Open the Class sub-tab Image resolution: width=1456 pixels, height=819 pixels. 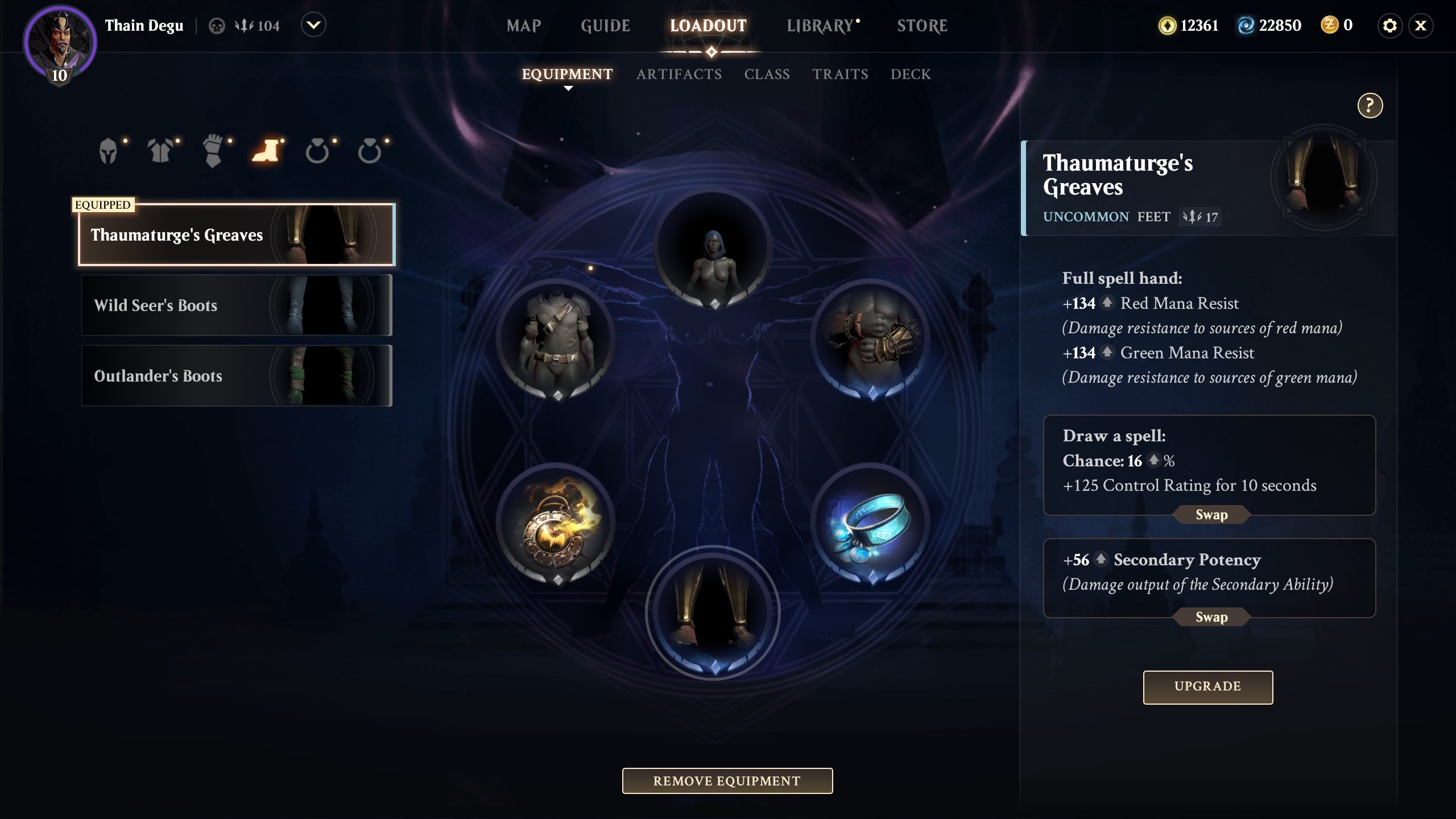coord(767,74)
